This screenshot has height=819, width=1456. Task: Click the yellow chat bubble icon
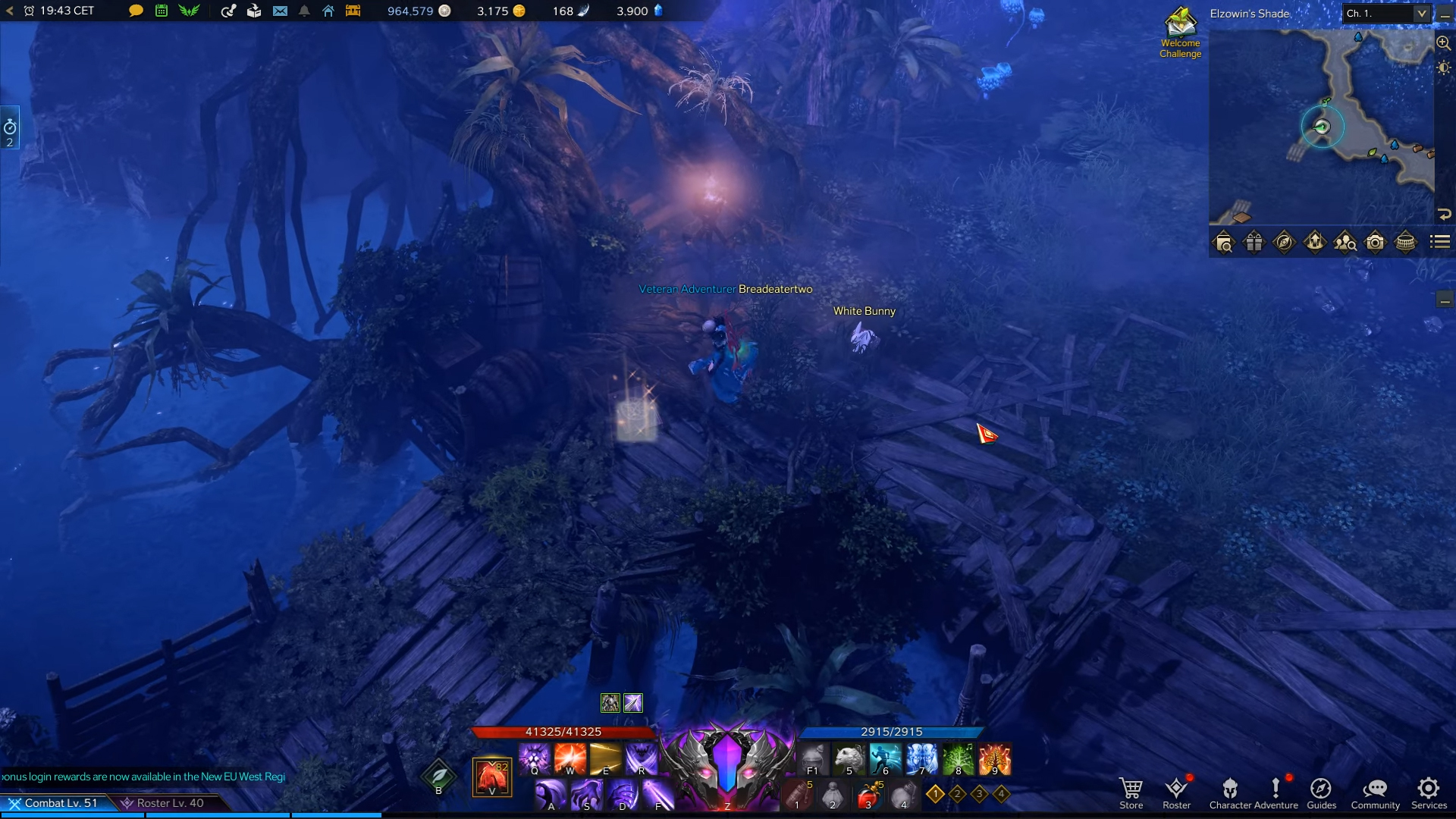coord(136,11)
